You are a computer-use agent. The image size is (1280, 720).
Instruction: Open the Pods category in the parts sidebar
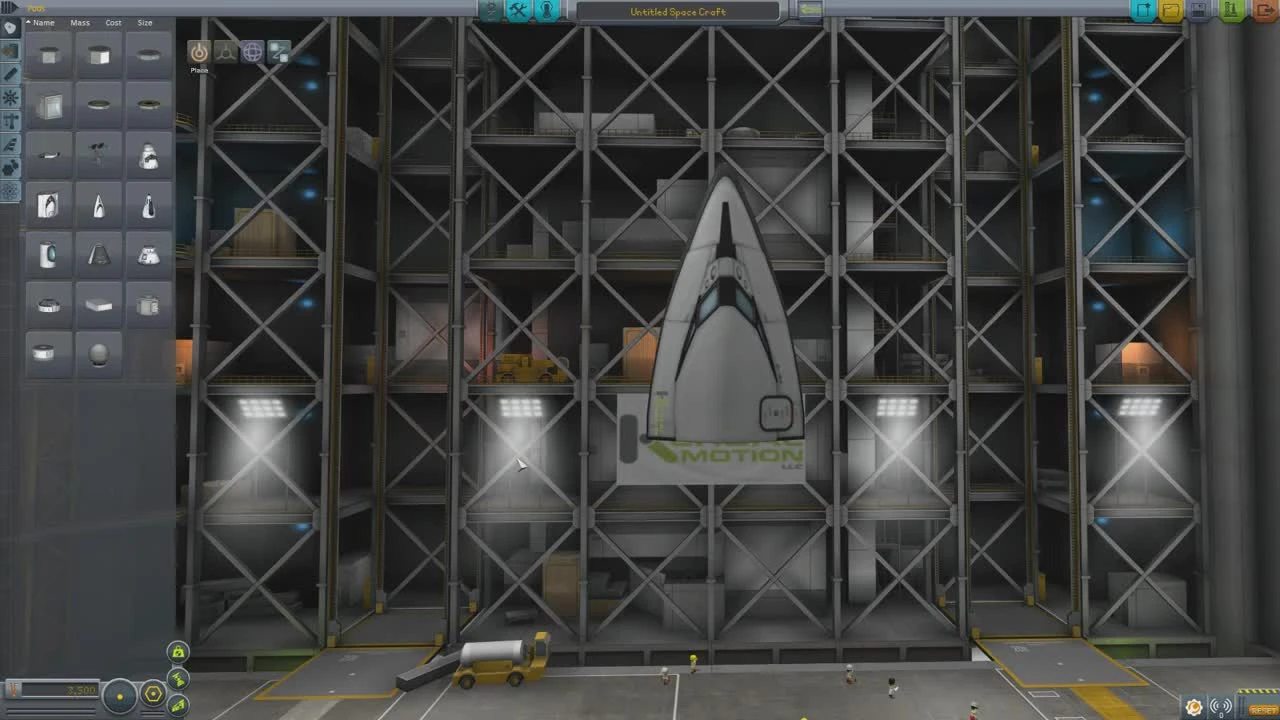10,27
